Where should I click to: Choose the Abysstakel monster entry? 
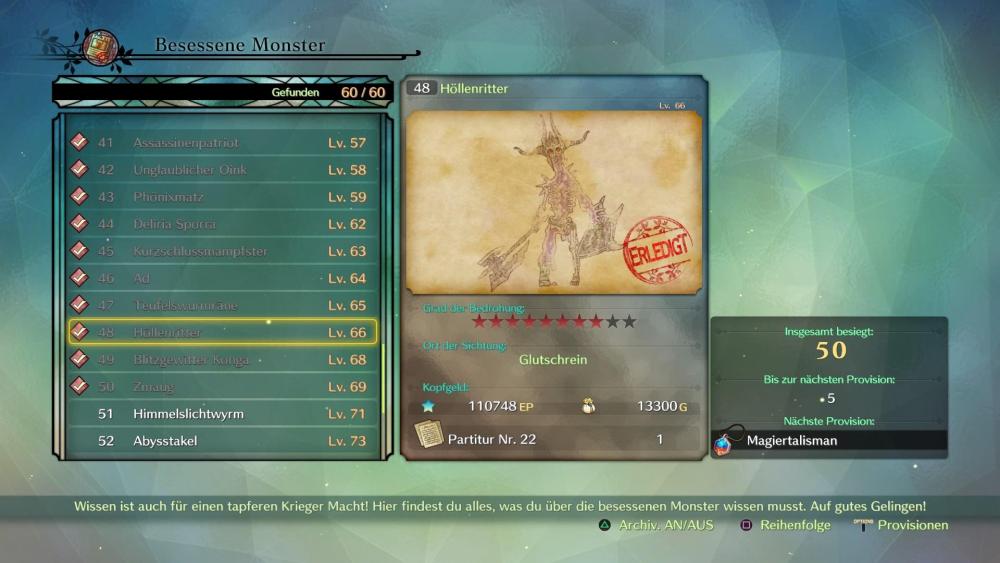pyautogui.click(x=222, y=440)
